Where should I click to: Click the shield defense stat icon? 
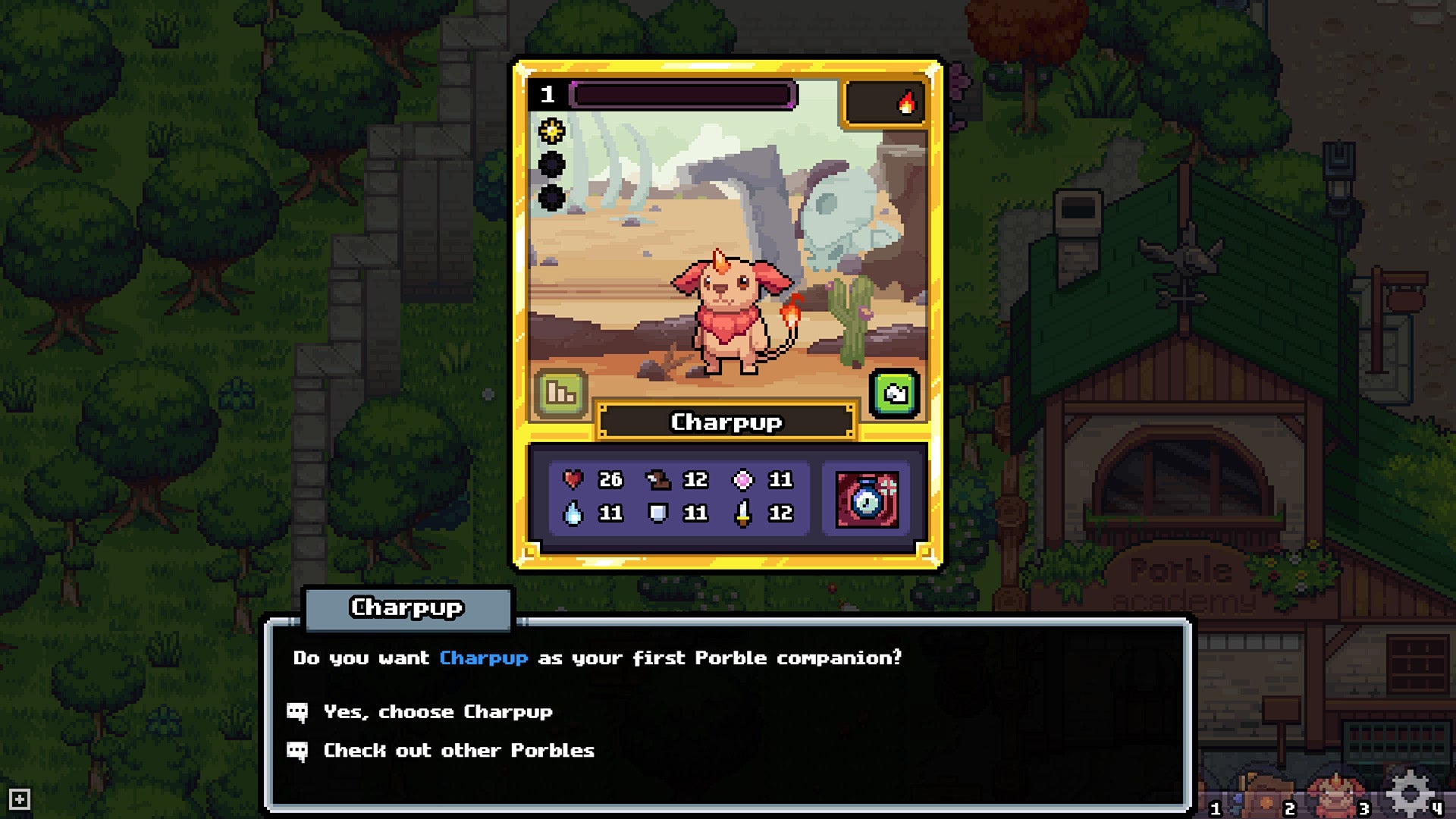click(659, 513)
